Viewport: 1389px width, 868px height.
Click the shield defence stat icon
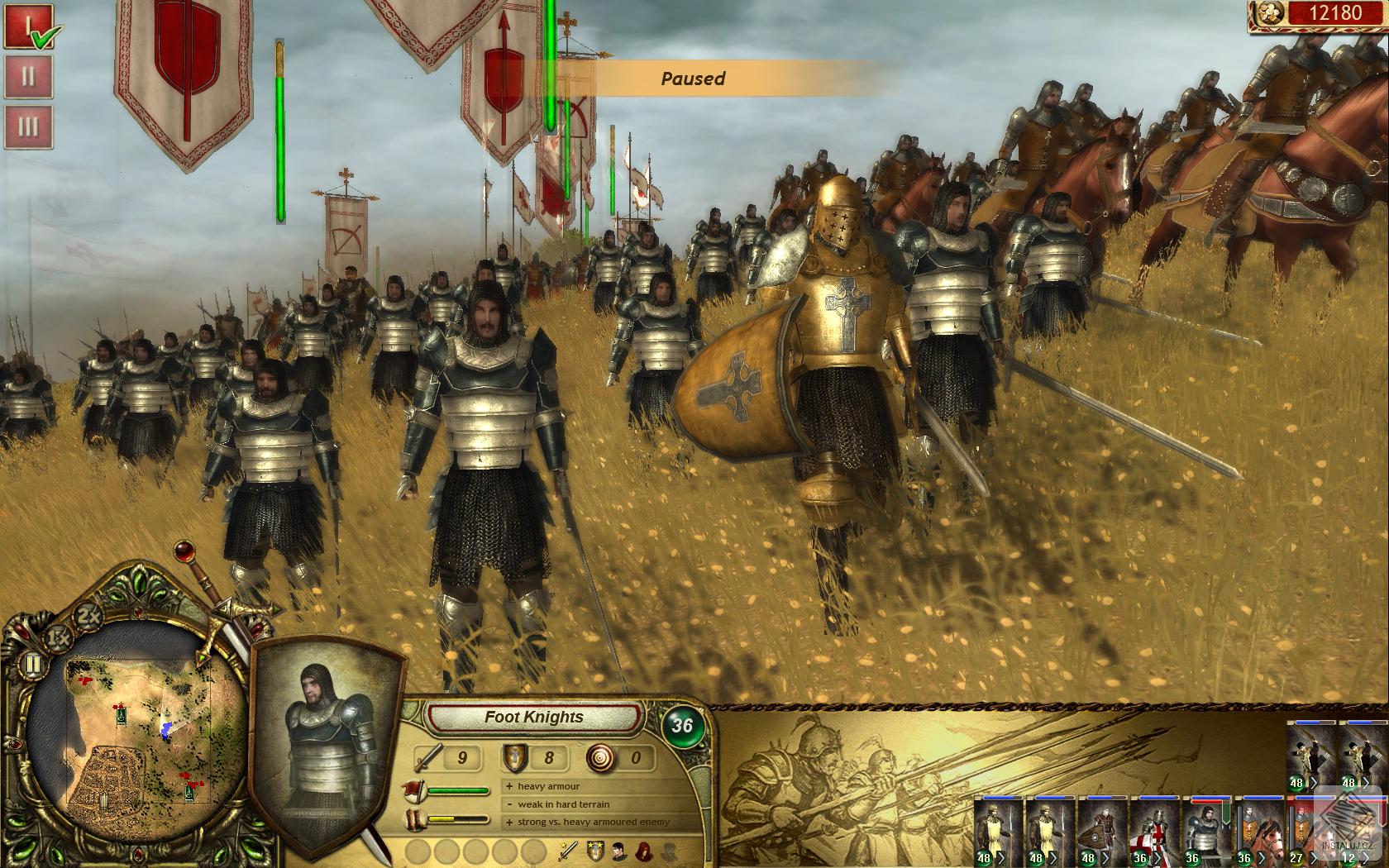(514, 758)
